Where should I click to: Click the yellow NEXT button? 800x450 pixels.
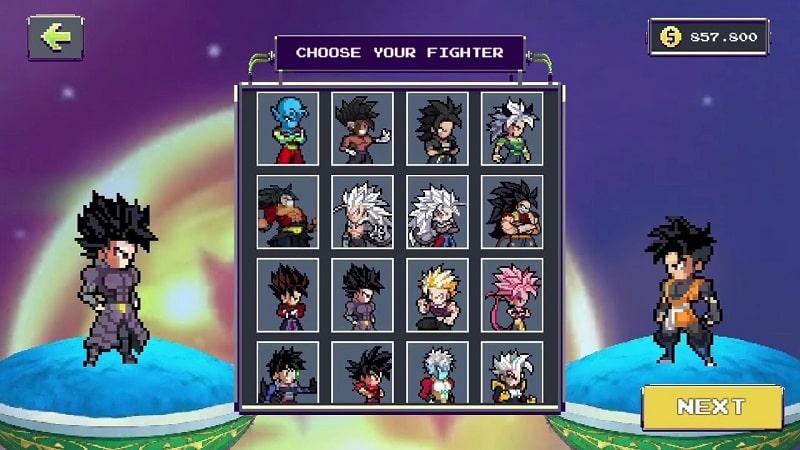711,407
